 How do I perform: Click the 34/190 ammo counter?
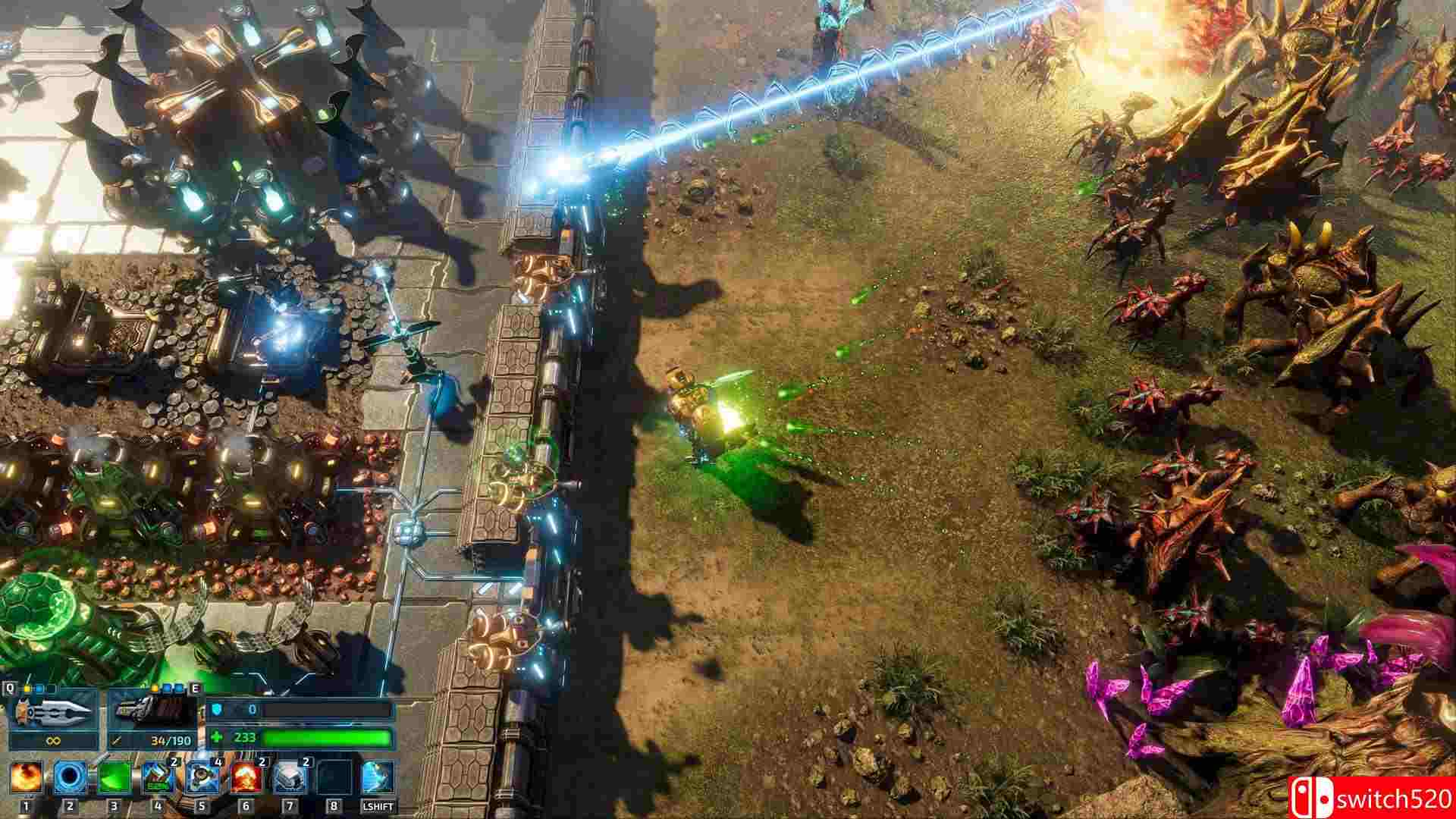pyautogui.click(x=171, y=739)
